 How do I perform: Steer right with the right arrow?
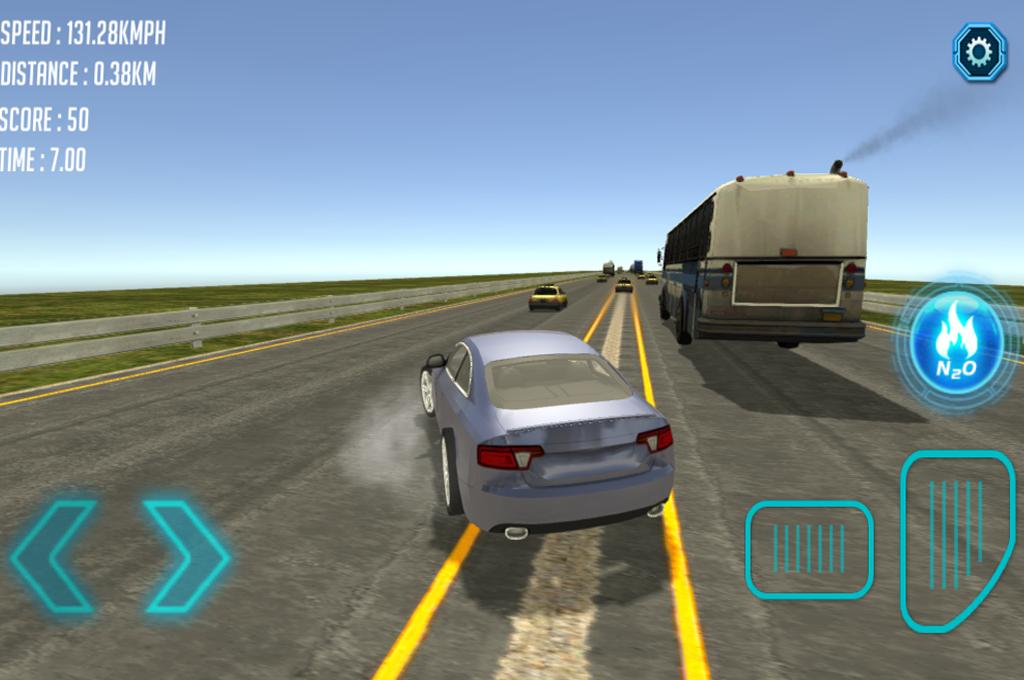click(x=188, y=556)
